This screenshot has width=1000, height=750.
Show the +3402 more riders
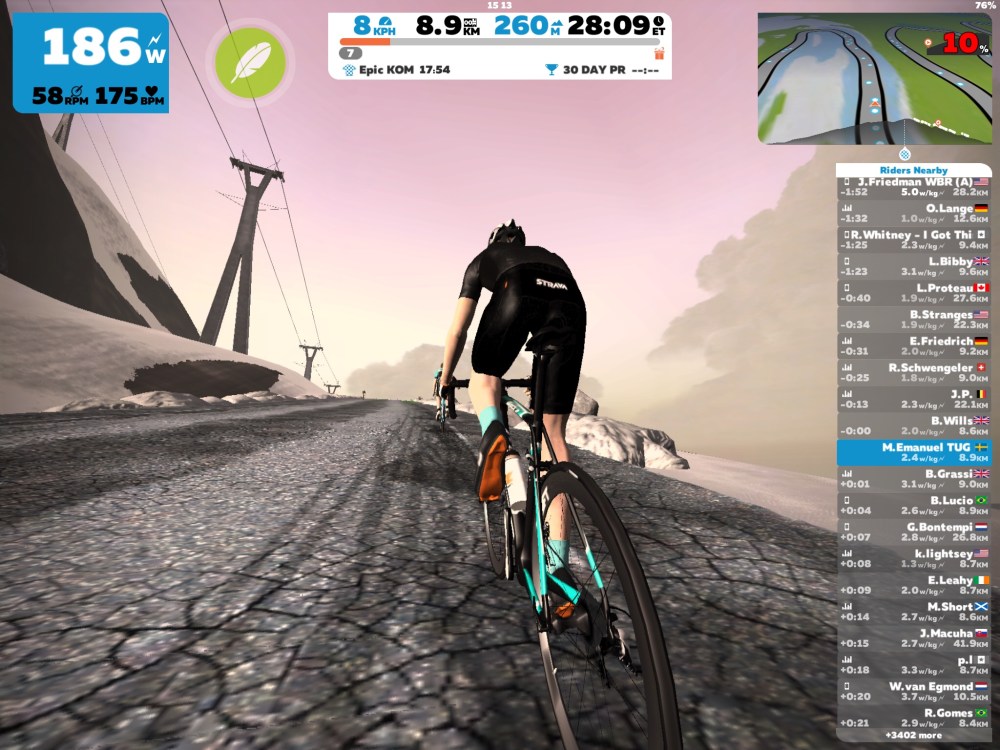pyautogui.click(x=911, y=736)
